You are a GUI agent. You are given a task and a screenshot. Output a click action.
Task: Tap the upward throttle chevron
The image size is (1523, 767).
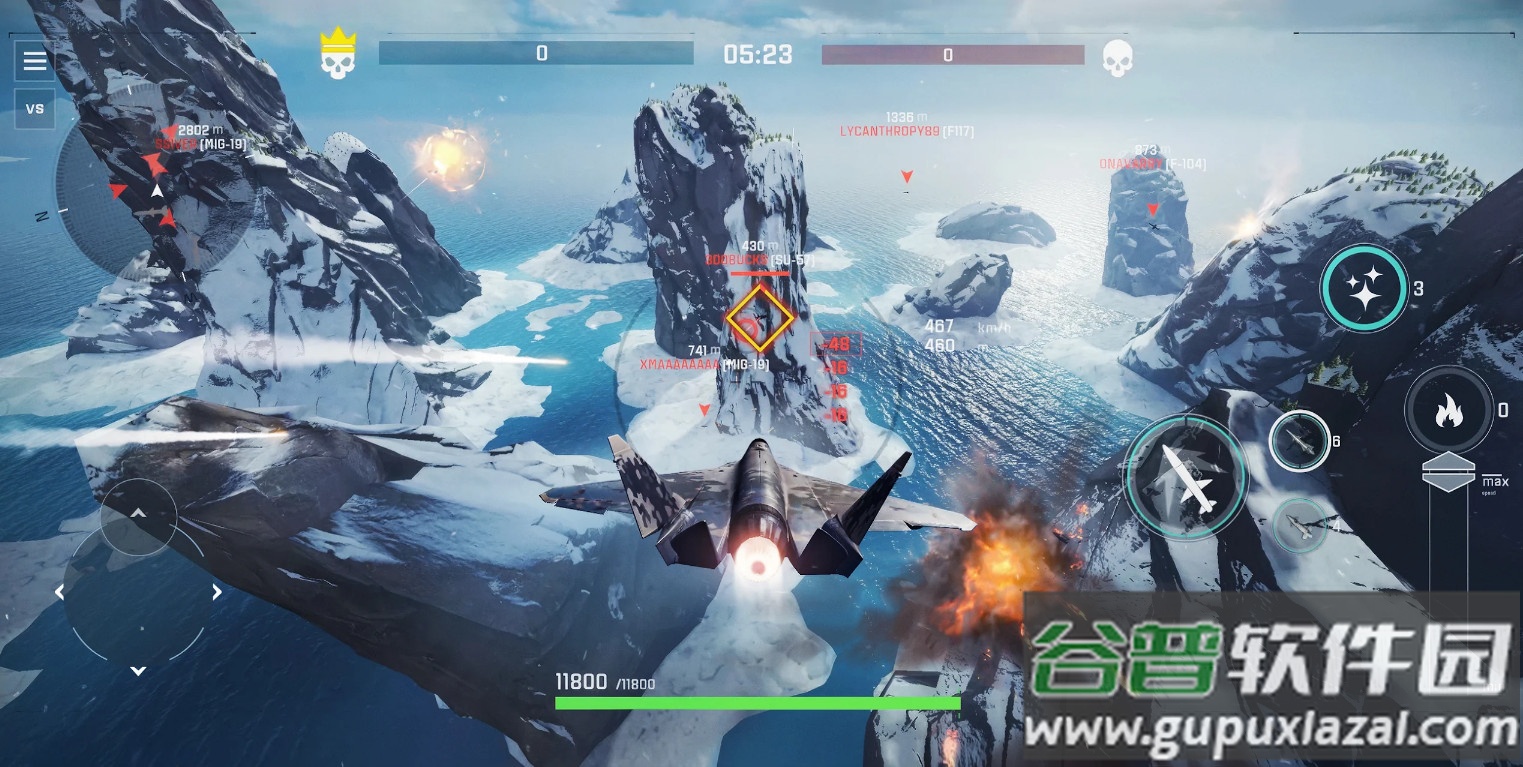[139, 513]
